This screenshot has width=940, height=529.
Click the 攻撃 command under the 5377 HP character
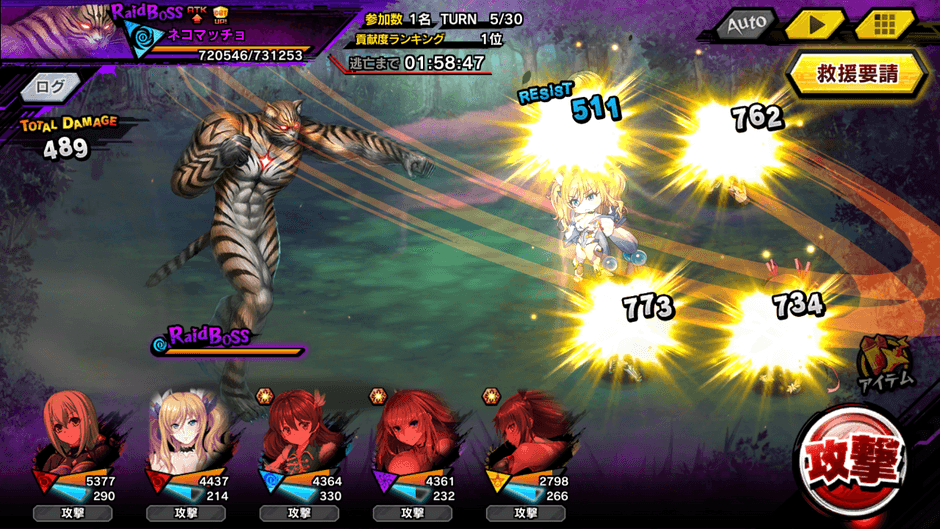[73, 513]
